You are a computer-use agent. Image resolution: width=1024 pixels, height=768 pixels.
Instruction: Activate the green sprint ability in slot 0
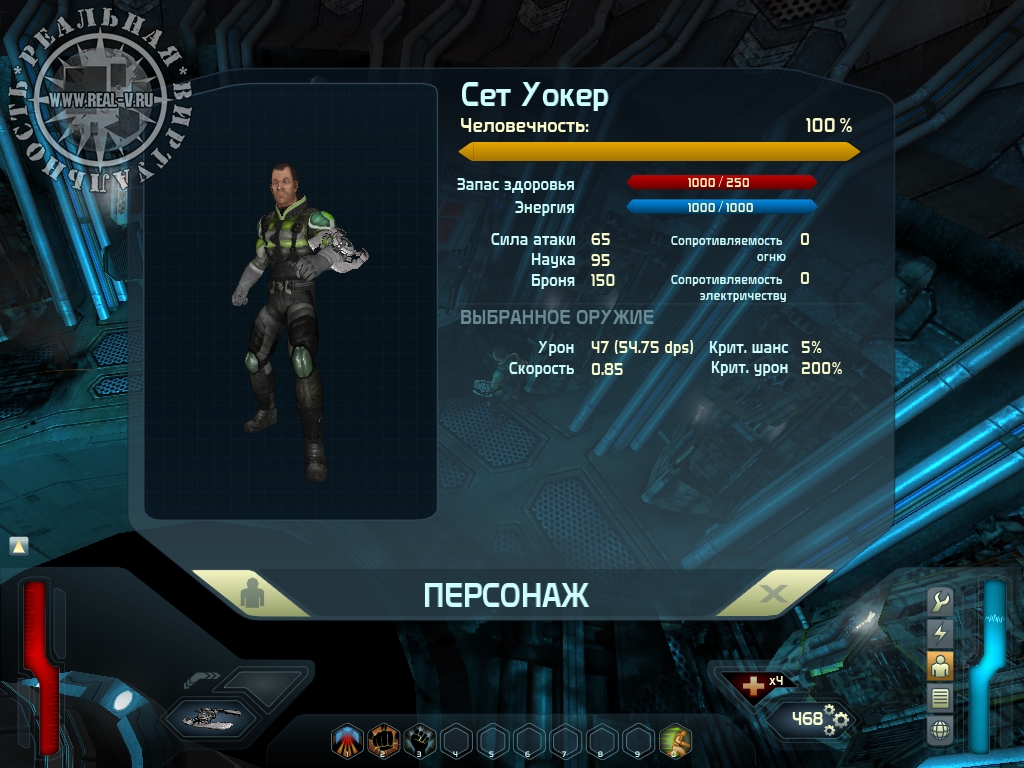pyautogui.click(x=676, y=742)
